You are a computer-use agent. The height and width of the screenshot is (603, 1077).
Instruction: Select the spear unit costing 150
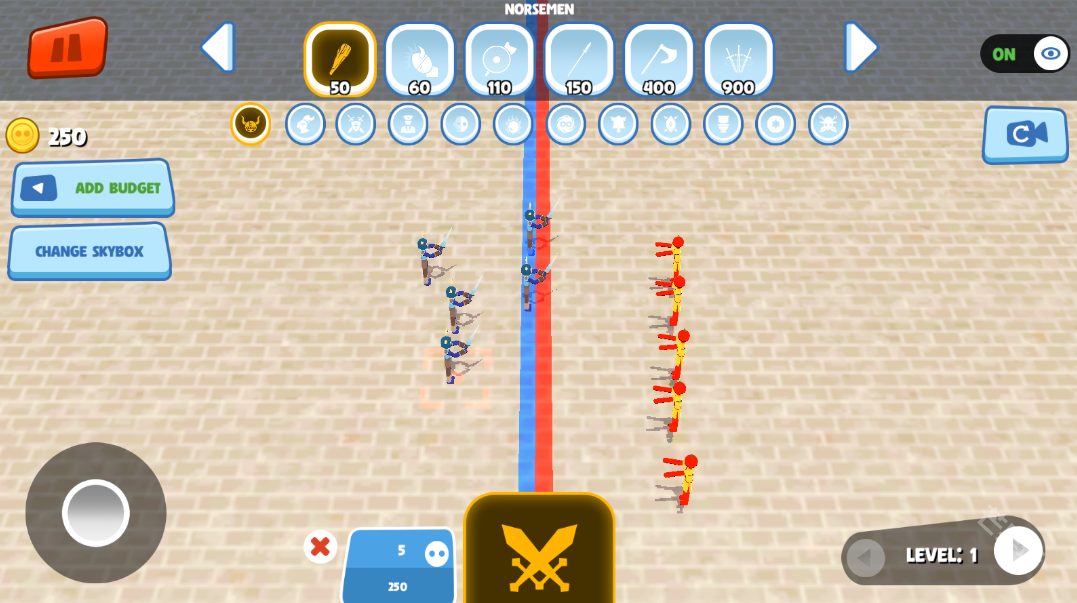(x=579, y=58)
